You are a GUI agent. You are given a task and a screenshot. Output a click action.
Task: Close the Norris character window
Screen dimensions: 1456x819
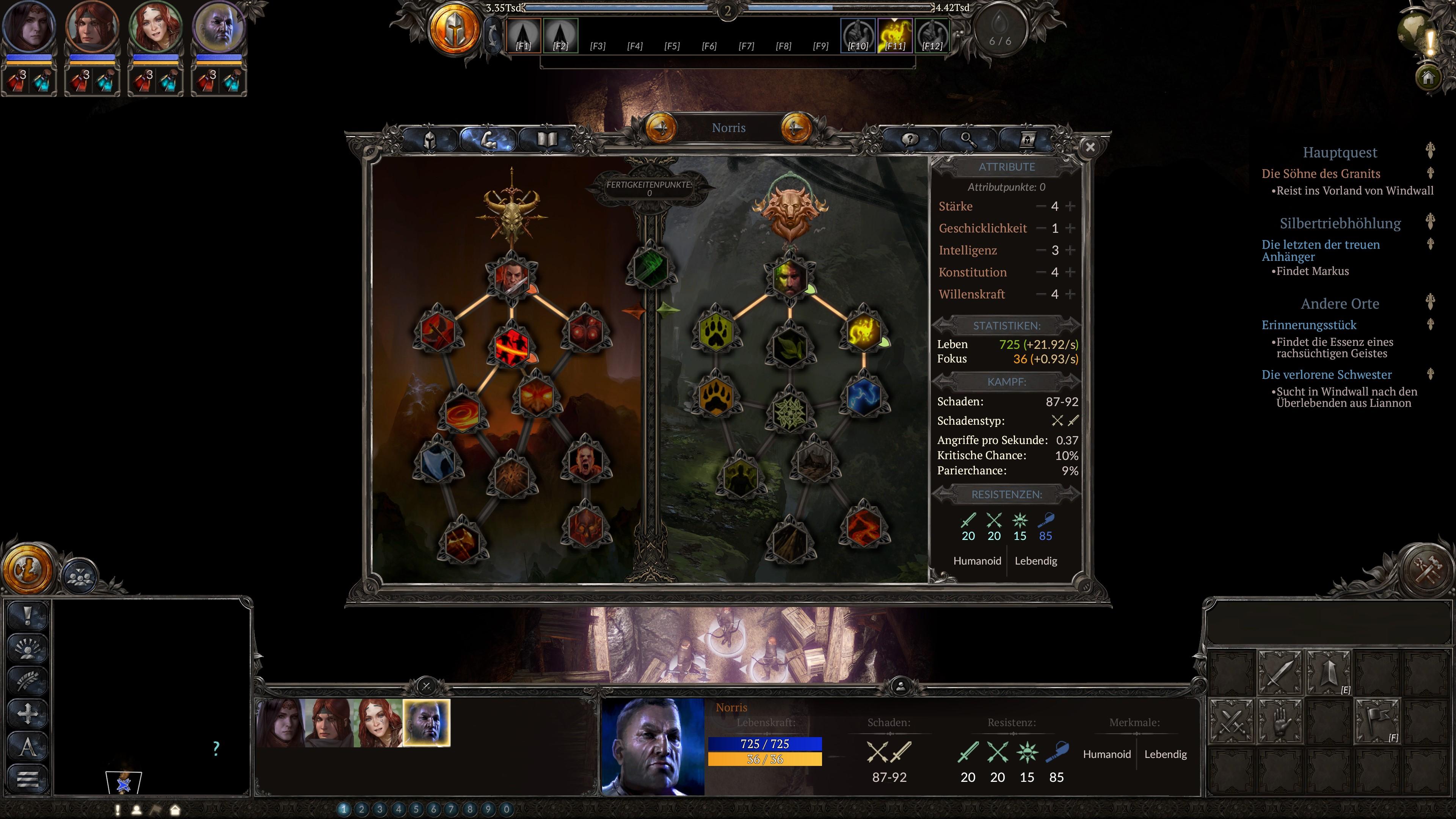pyautogui.click(x=1090, y=147)
